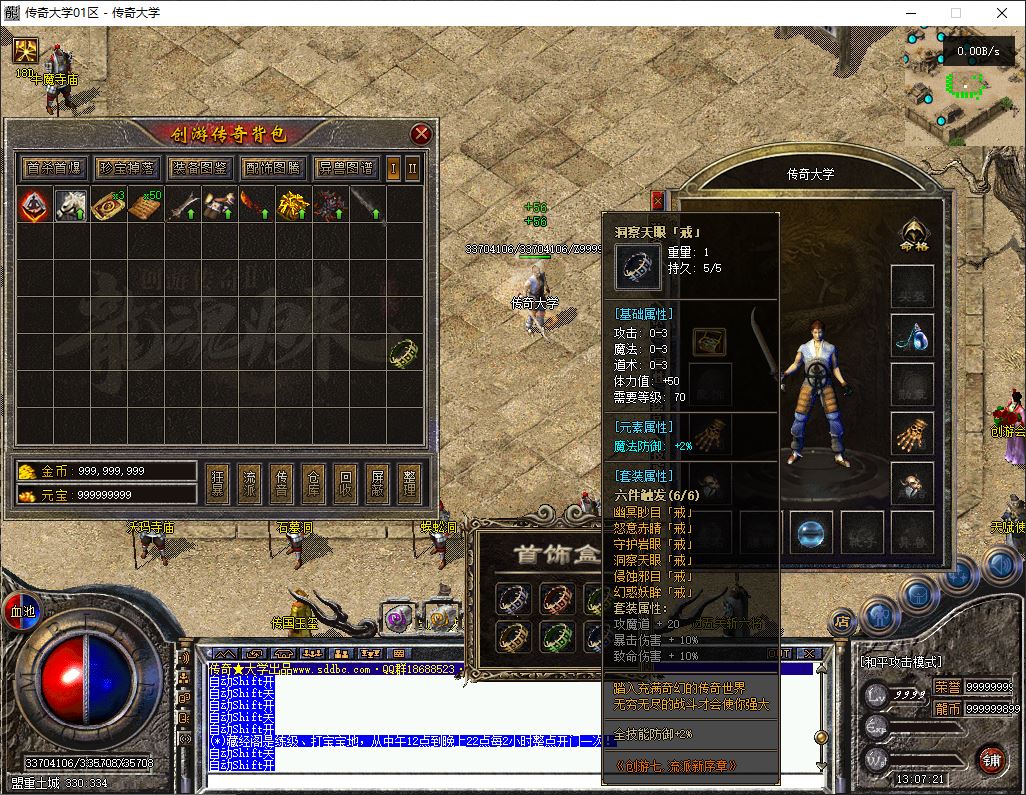Open the round 店 shop button
The image size is (1026, 795).
point(842,622)
